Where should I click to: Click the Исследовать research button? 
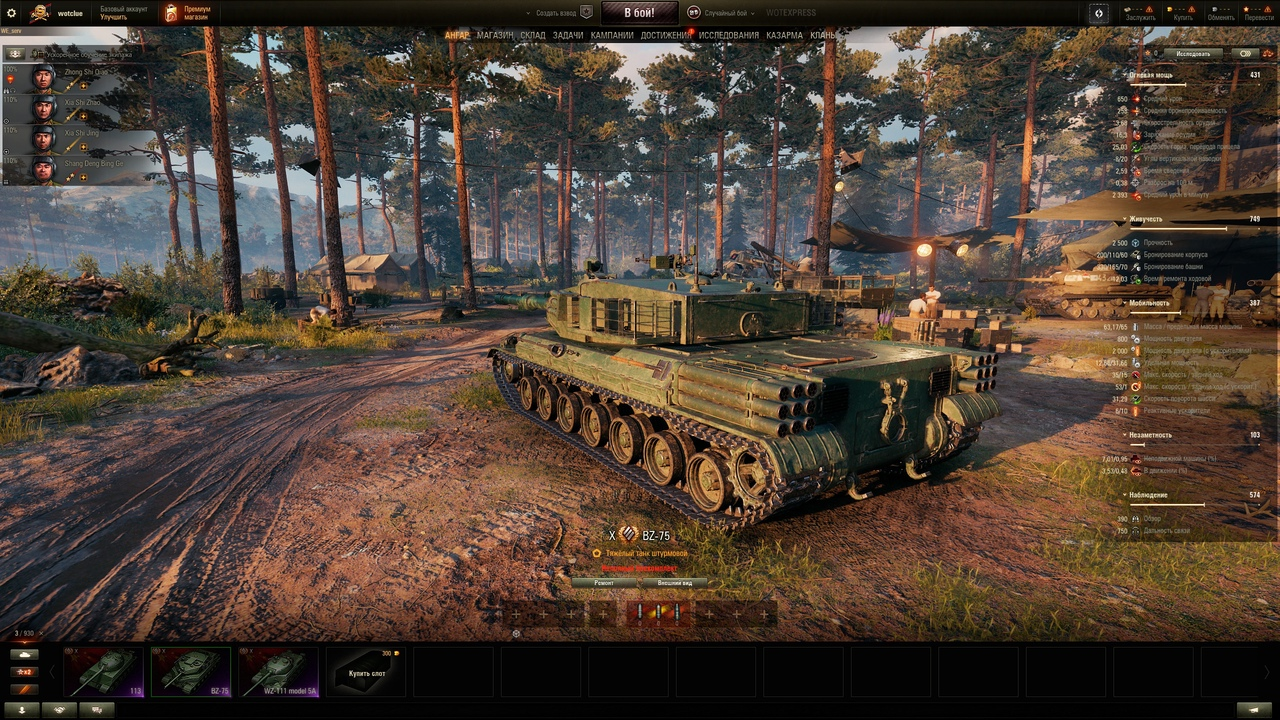click(x=1193, y=54)
